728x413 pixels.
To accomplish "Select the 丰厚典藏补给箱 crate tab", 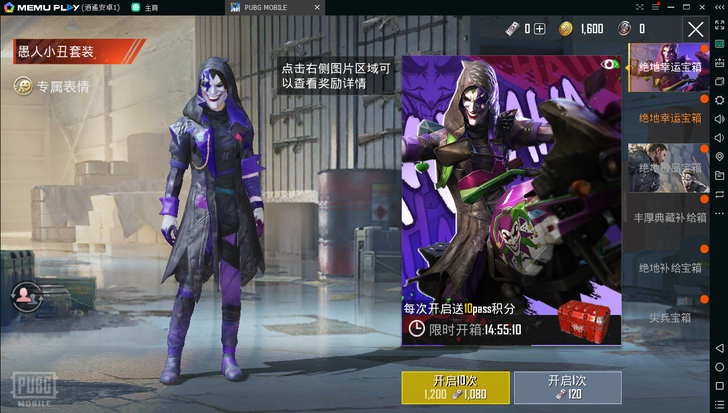I will [670, 217].
